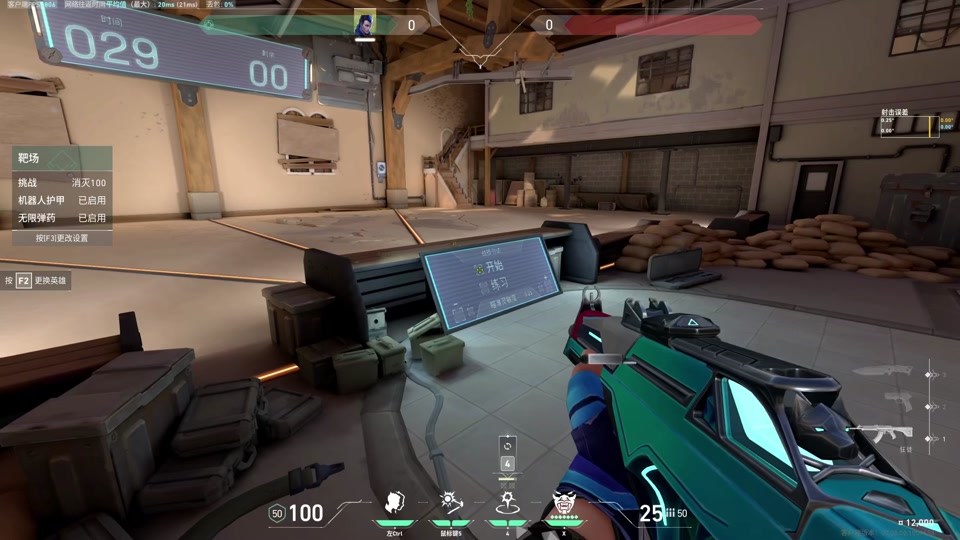Select the 无限弹药 setting row

[61, 217]
